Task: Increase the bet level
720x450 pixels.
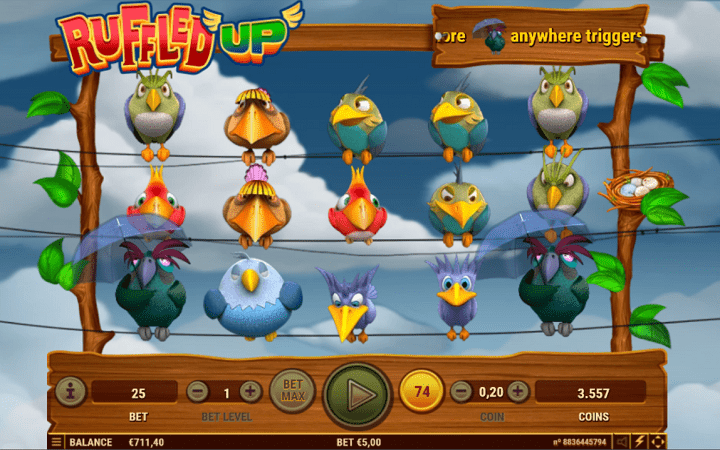Action: click(x=250, y=392)
